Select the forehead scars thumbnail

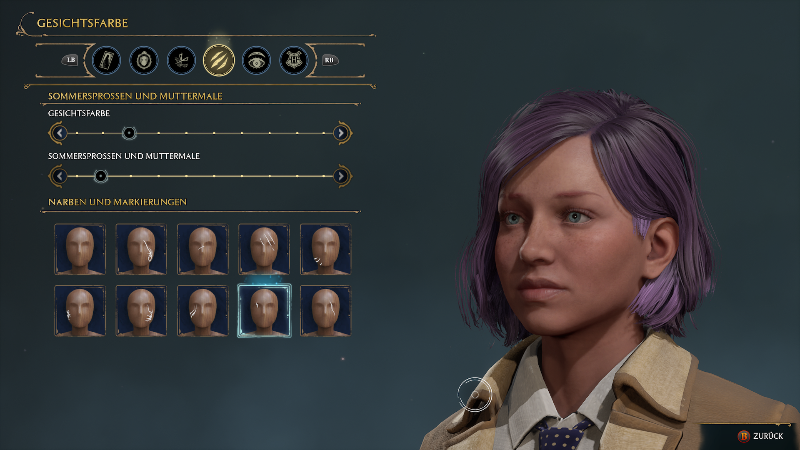click(x=264, y=249)
